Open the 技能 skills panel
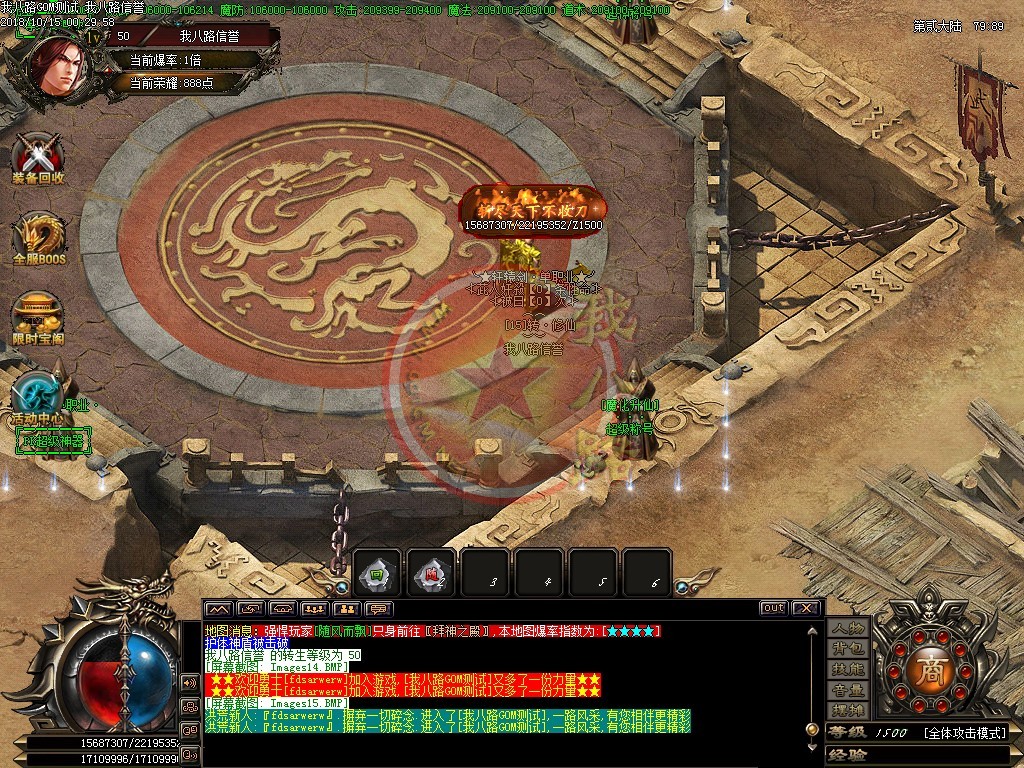 point(847,670)
